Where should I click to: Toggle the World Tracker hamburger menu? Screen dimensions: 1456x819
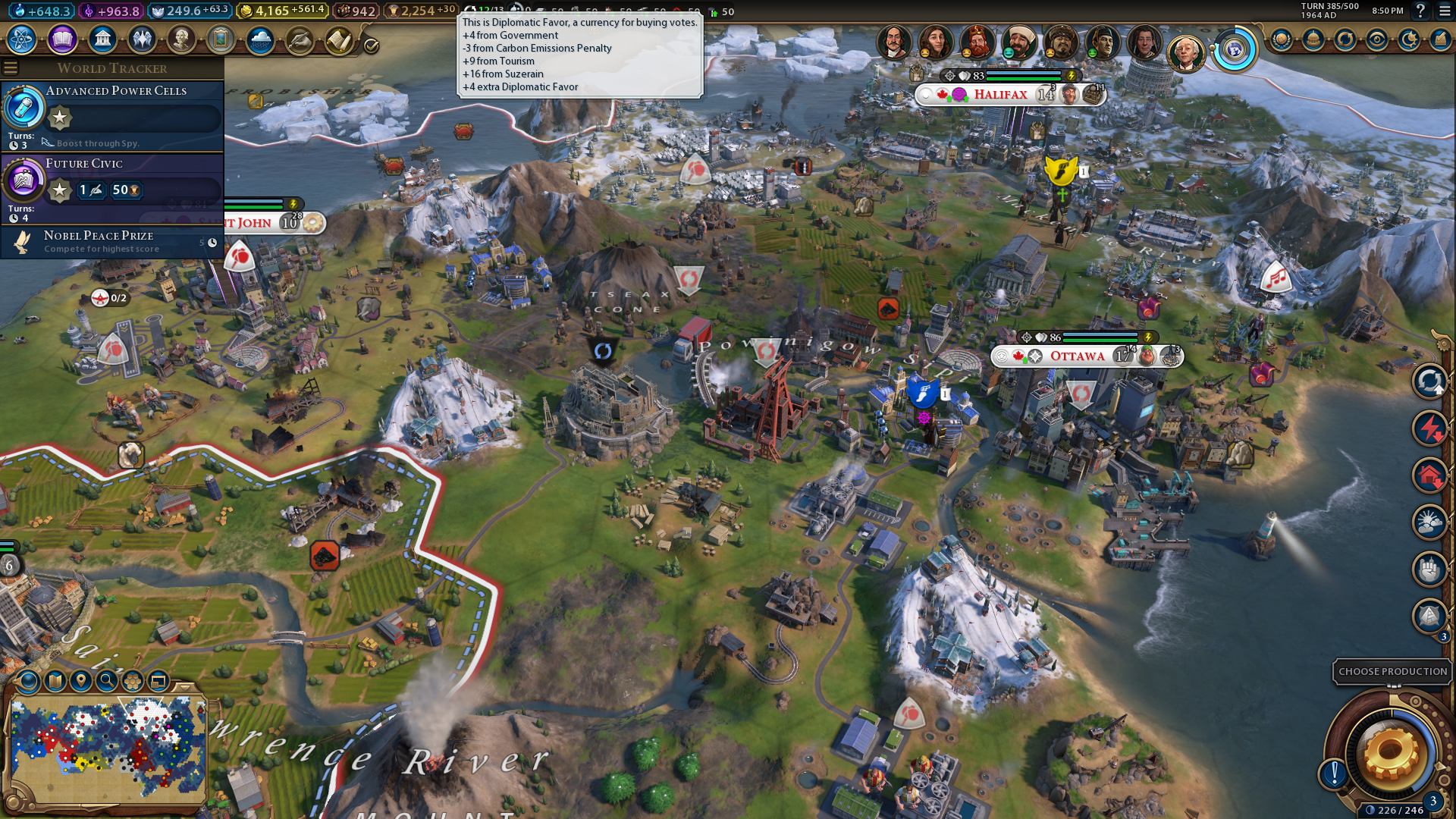(11, 68)
